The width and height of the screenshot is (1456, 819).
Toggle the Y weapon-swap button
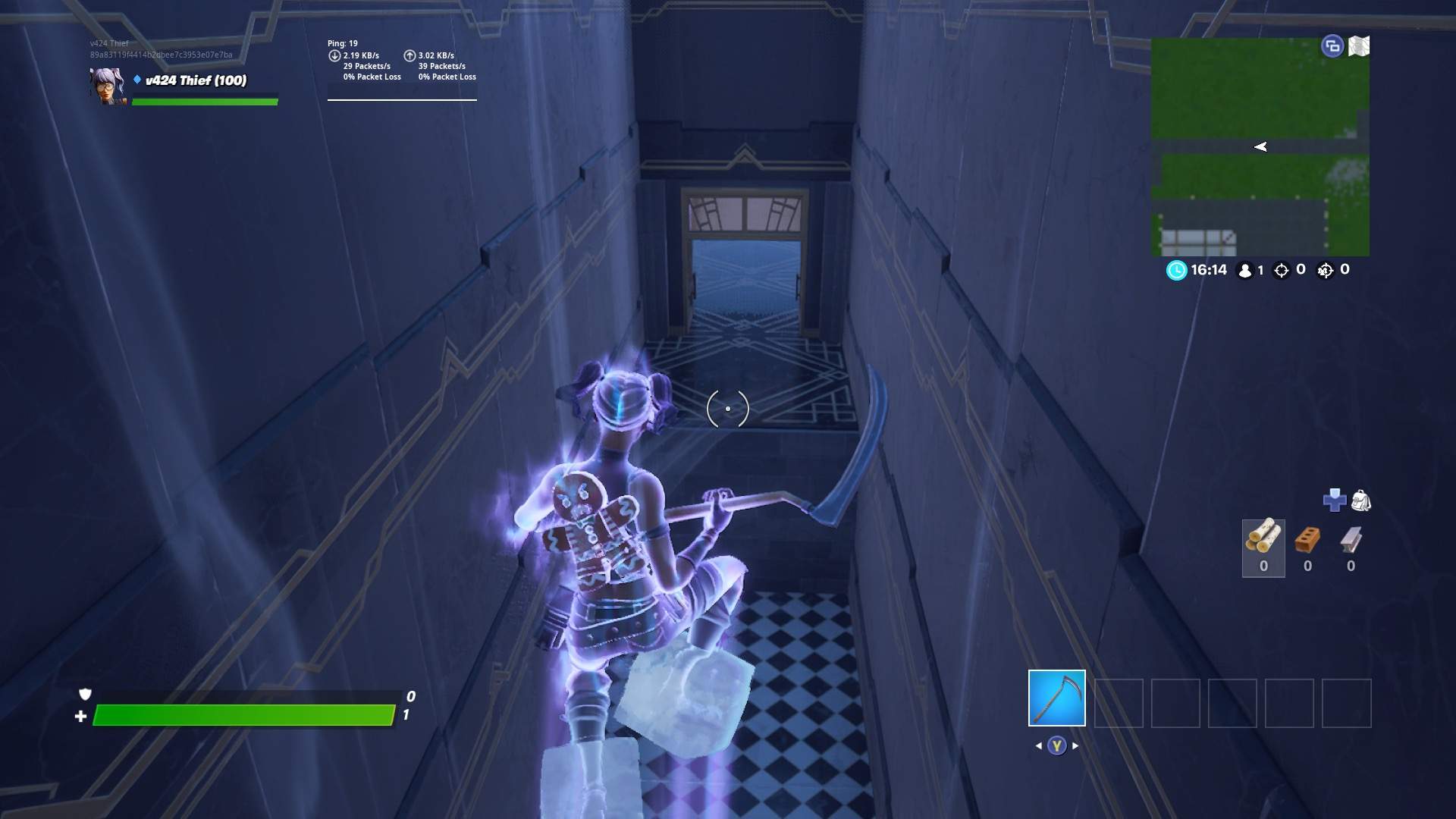pos(1056,745)
